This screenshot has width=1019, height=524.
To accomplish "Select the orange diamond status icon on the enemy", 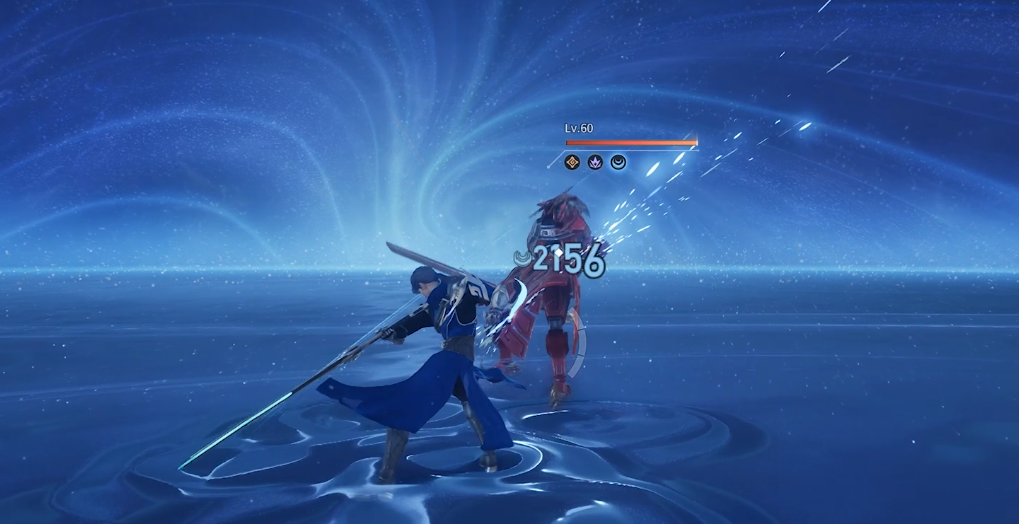I will (573, 161).
